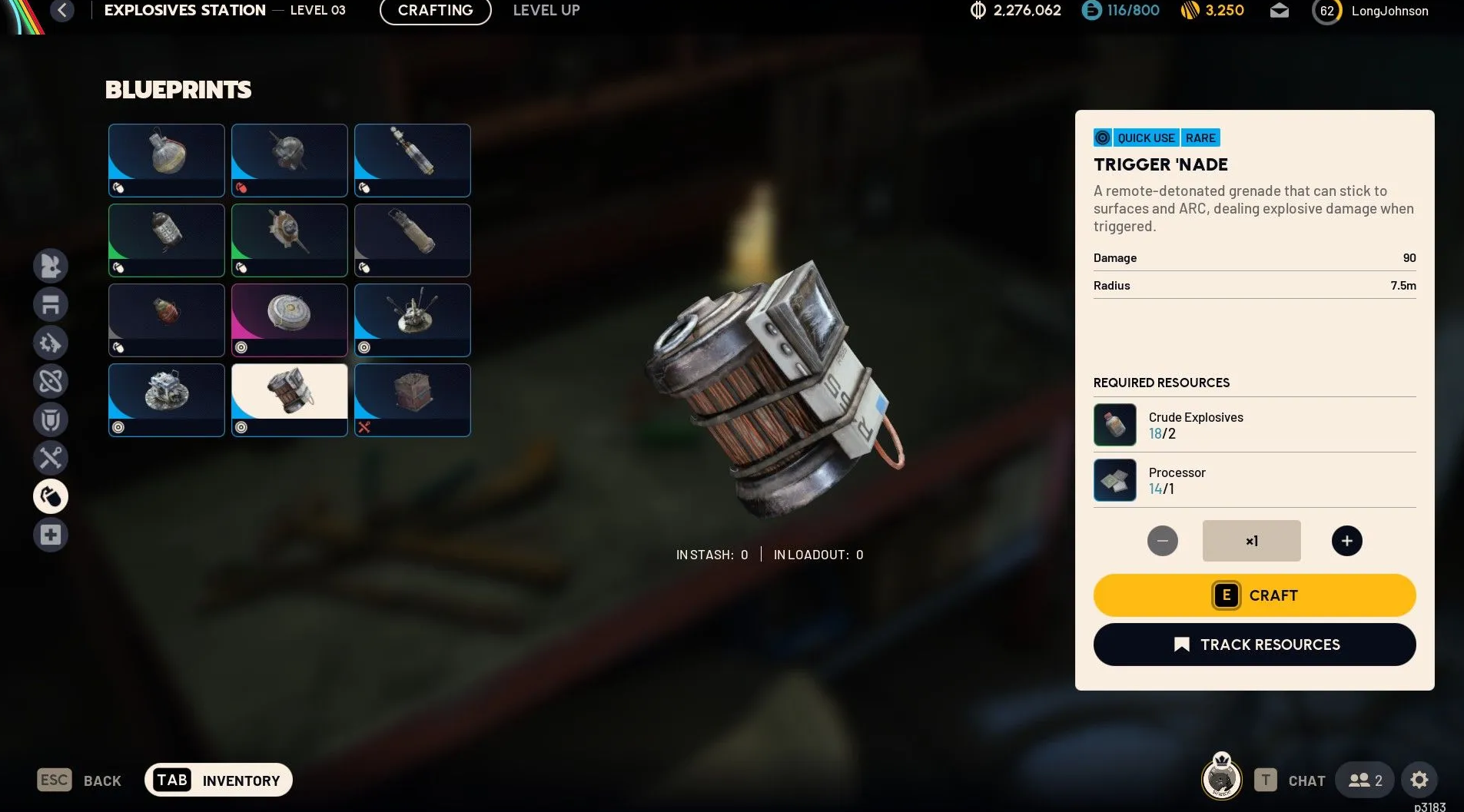This screenshot has height=812, width=1464.
Task: Switch to the Level Up tab
Action: pyautogui.click(x=546, y=11)
